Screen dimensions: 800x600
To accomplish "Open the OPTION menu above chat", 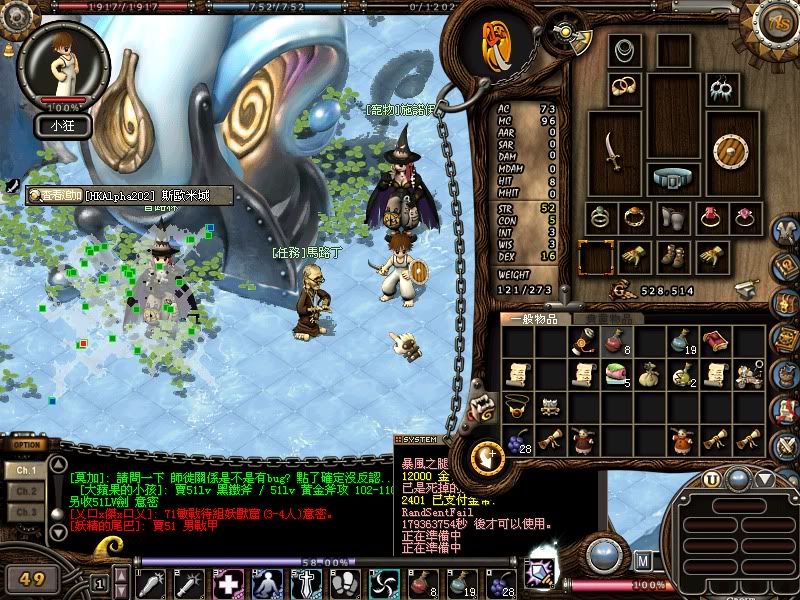I will 27,445.
